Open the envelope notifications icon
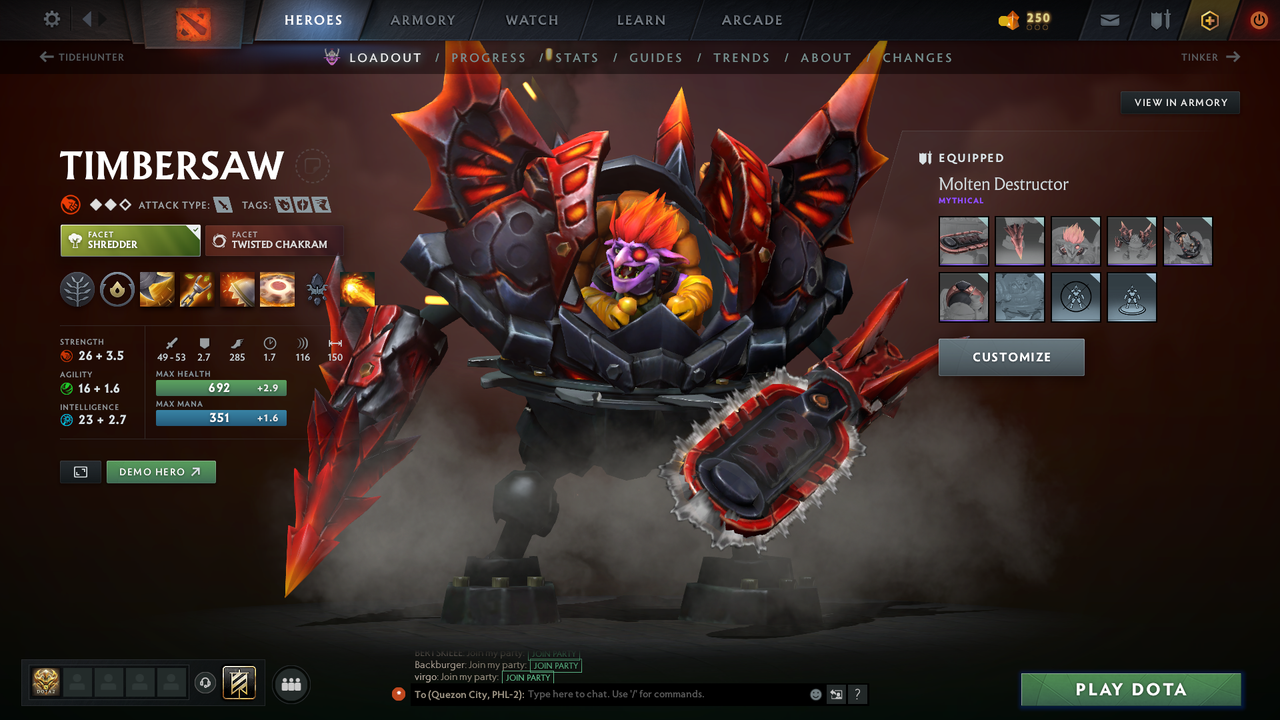 1108,20
